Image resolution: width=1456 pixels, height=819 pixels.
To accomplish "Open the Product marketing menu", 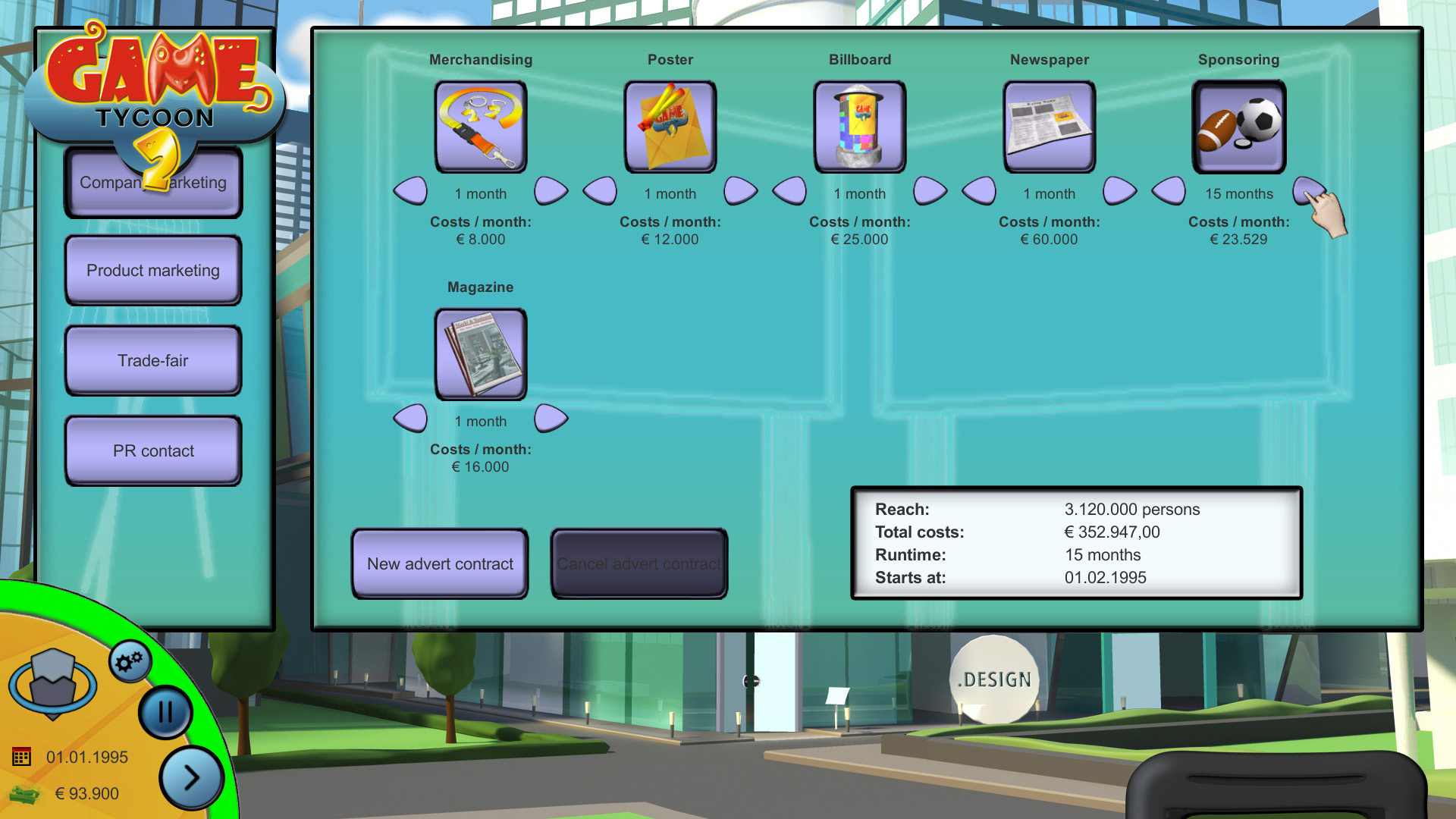I will pyautogui.click(x=153, y=271).
